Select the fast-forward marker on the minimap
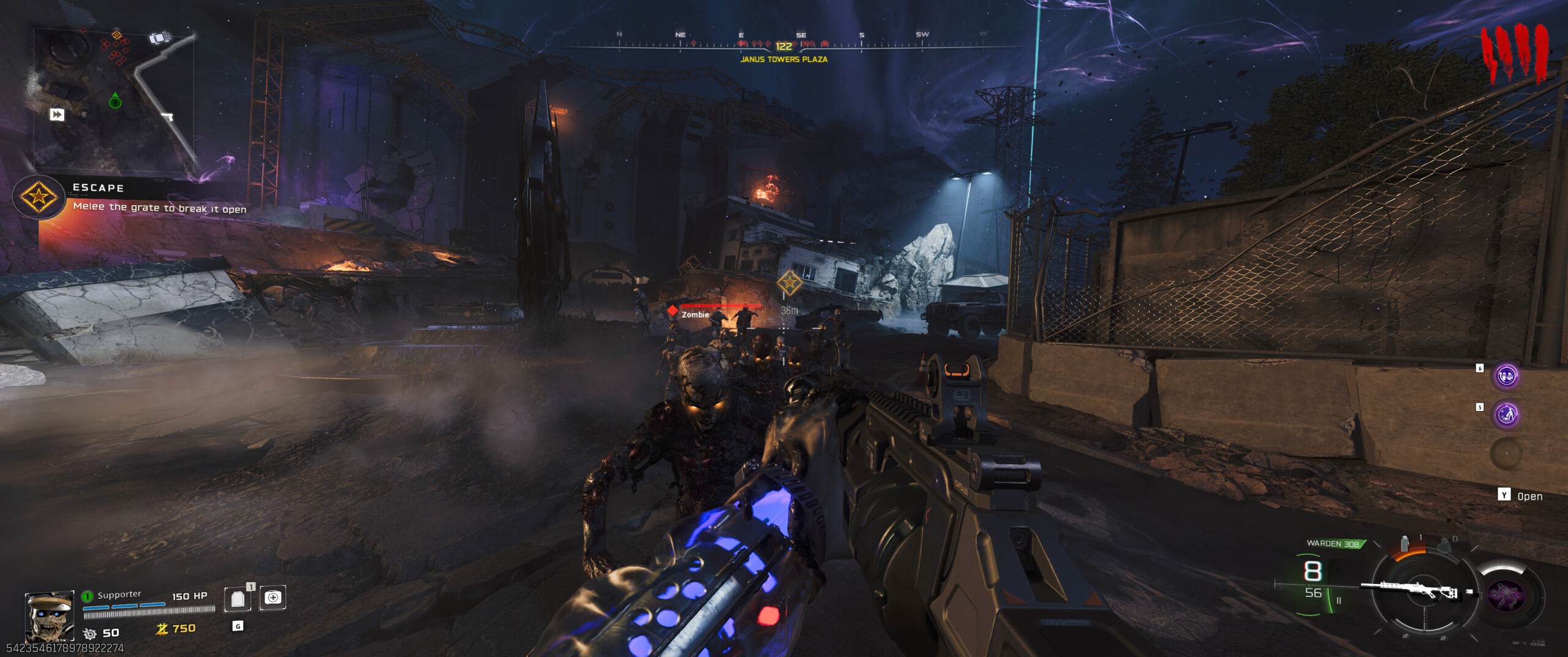Viewport: 1568px width, 657px height. click(57, 115)
